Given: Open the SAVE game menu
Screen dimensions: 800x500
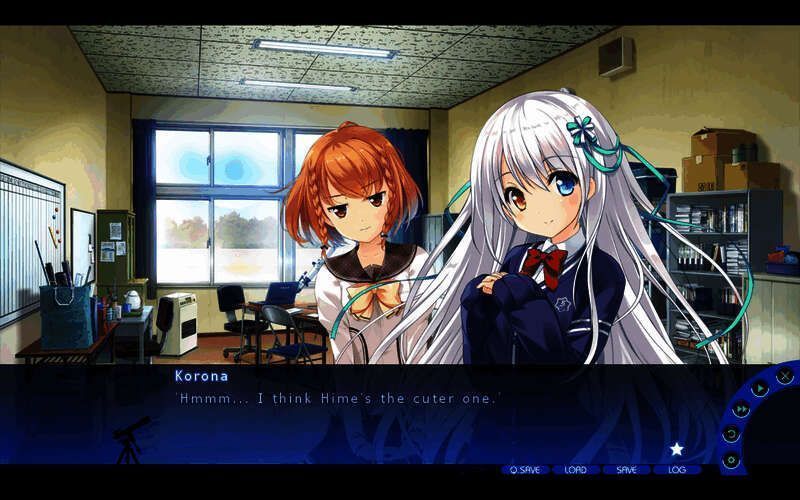Looking at the screenshot, I should pos(626,469).
